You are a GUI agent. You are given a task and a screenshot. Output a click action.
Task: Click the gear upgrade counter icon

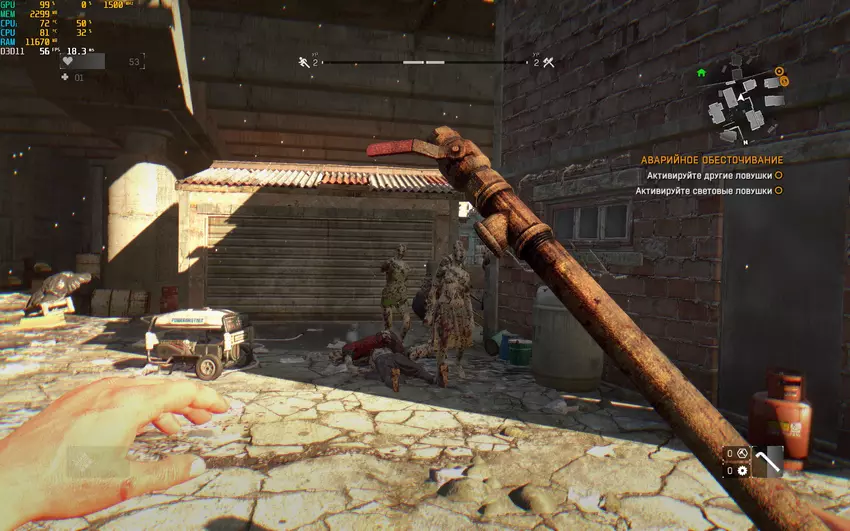[742, 471]
